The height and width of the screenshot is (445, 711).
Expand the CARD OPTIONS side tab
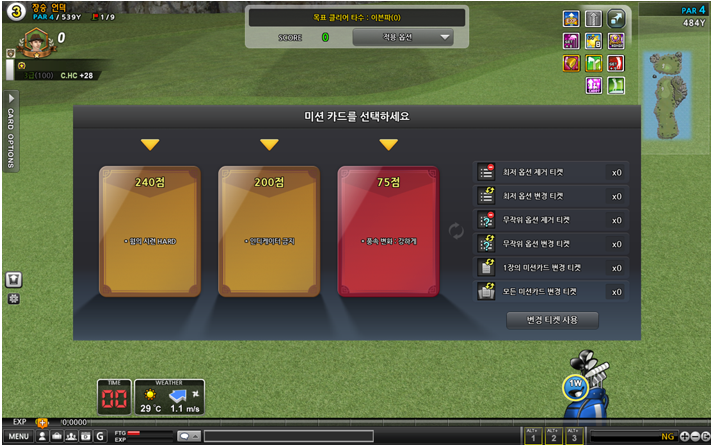pyautogui.click(x=12, y=130)
